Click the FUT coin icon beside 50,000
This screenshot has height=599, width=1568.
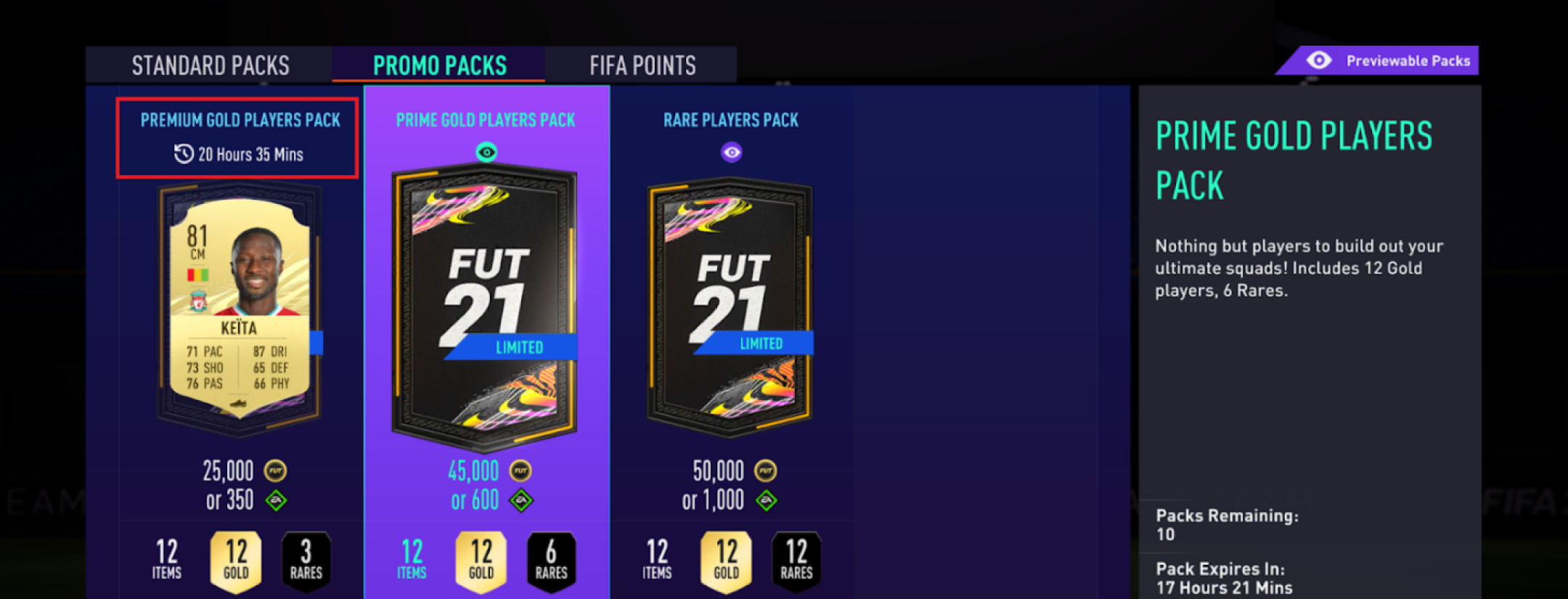tap(767, 470)
